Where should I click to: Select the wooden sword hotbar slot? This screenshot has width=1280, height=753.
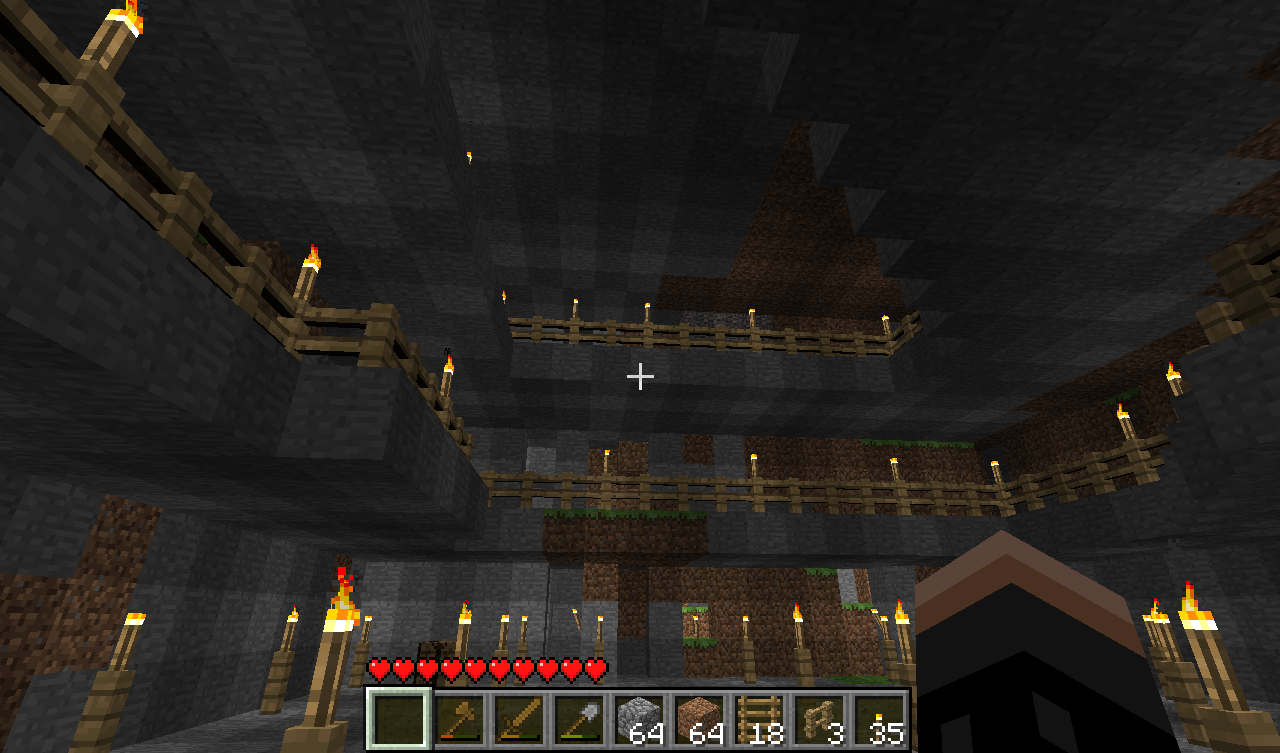point(520,718)
